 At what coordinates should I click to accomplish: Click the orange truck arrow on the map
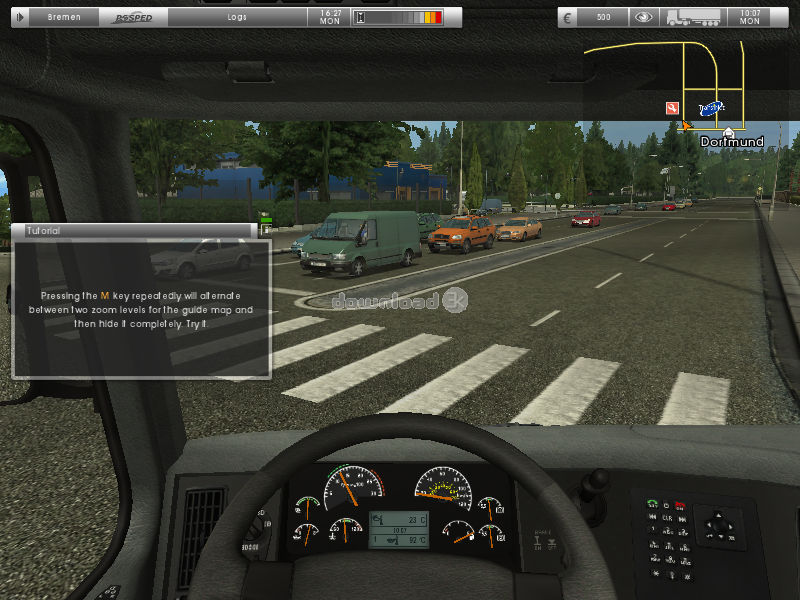pyautogui.click(x=687, y=124)
